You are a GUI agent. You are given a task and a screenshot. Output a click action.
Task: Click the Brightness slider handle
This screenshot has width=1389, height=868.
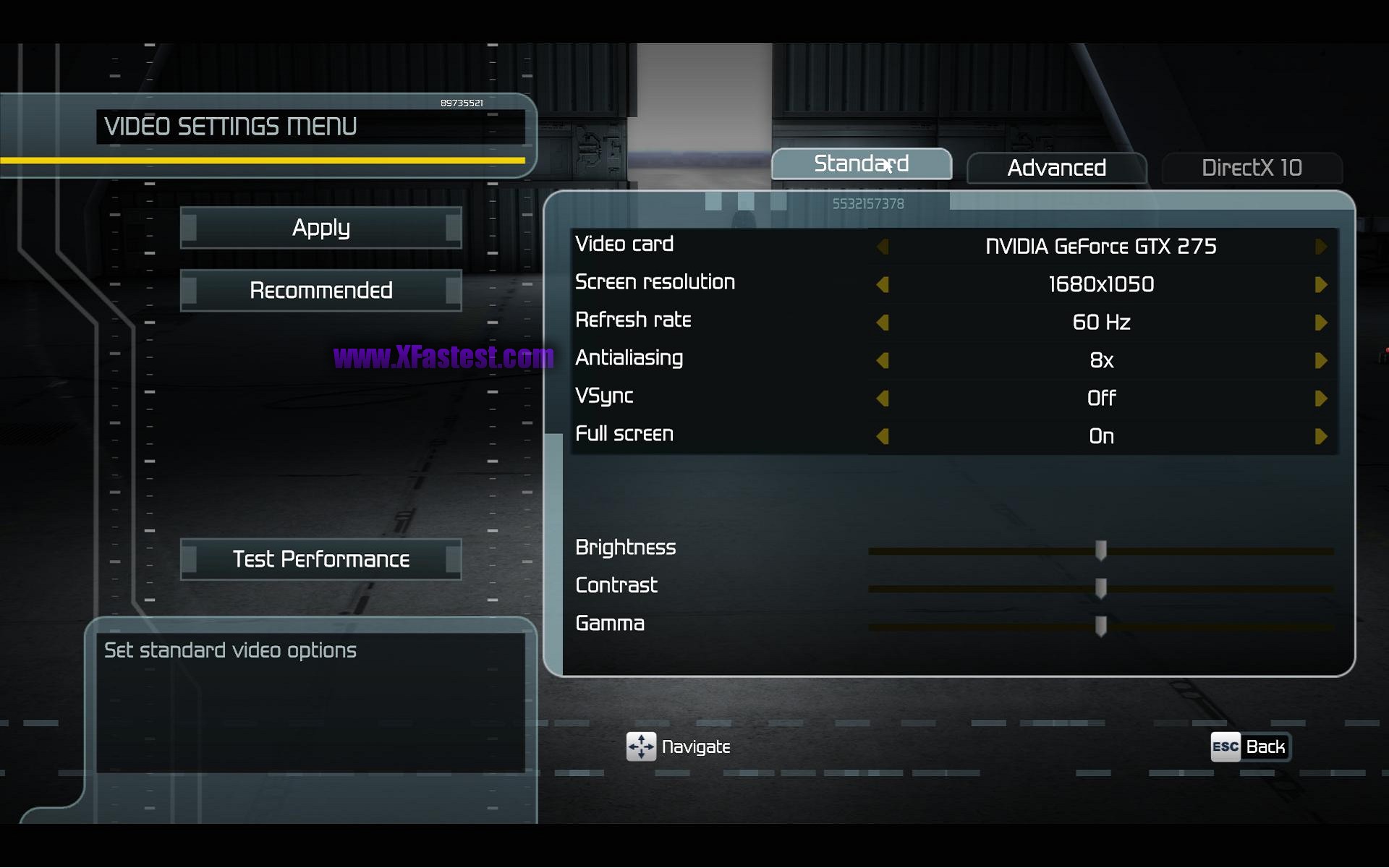[x=1100, y=550]
